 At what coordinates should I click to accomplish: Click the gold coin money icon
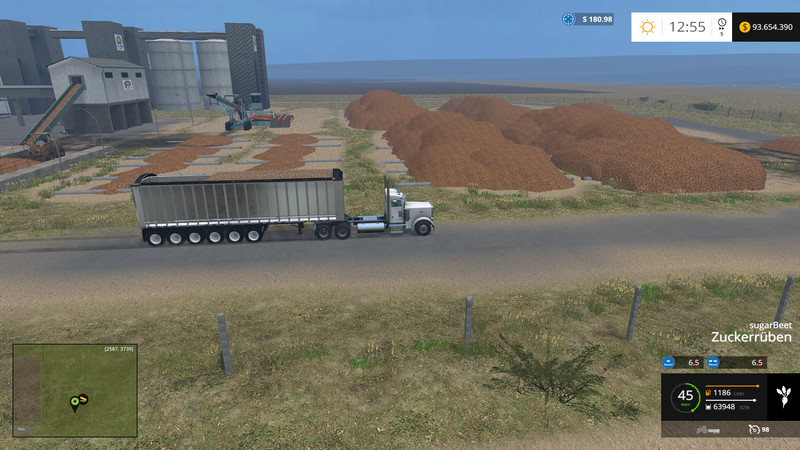point(746,27)
